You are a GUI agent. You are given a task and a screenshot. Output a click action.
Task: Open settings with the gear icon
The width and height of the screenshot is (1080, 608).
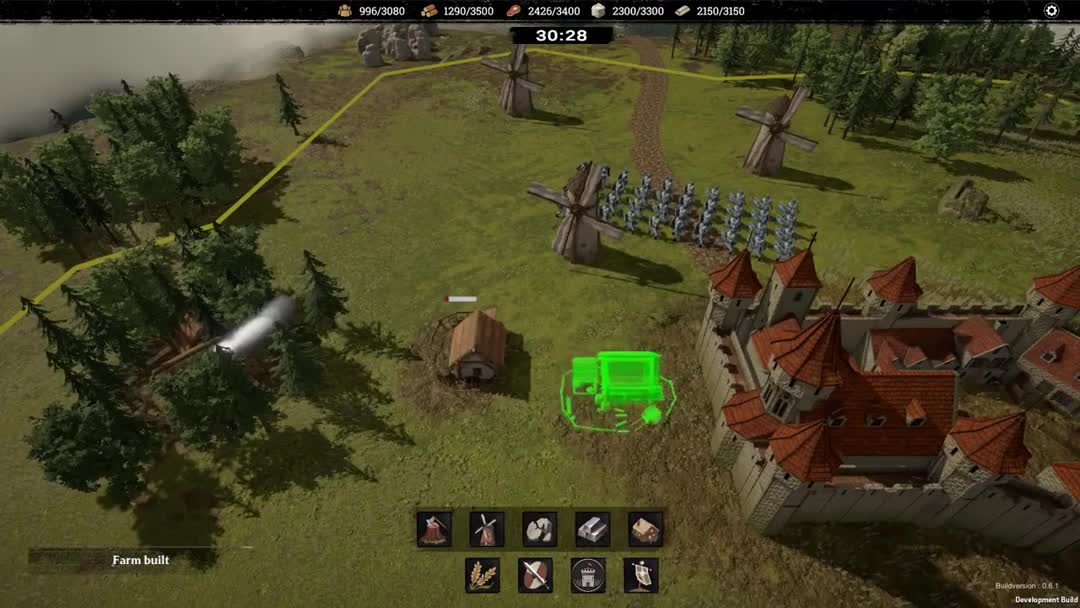pos(1051,11)
